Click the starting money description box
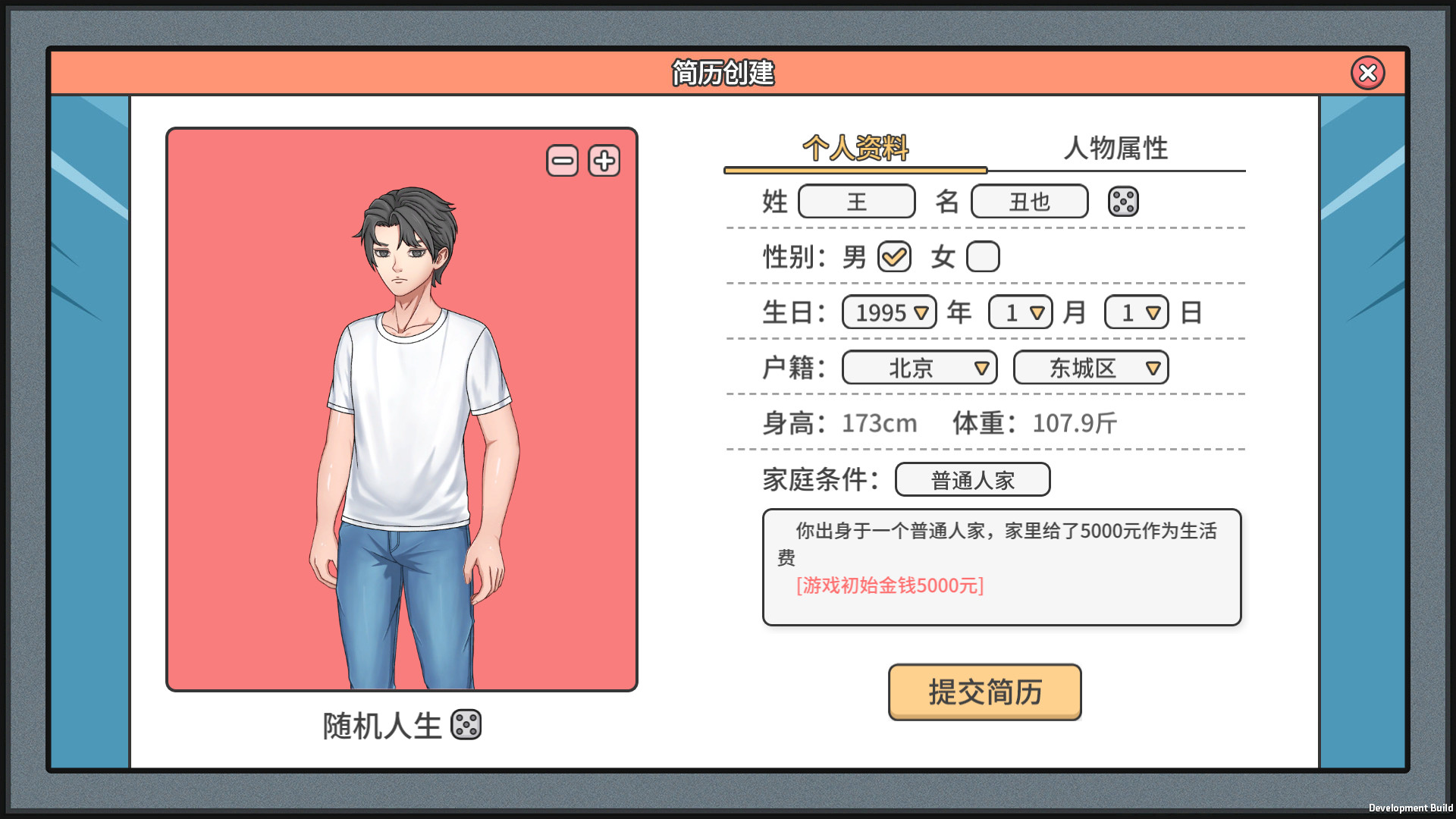This screenshot has width=1456, height=819. click(x=1001, y=567)
